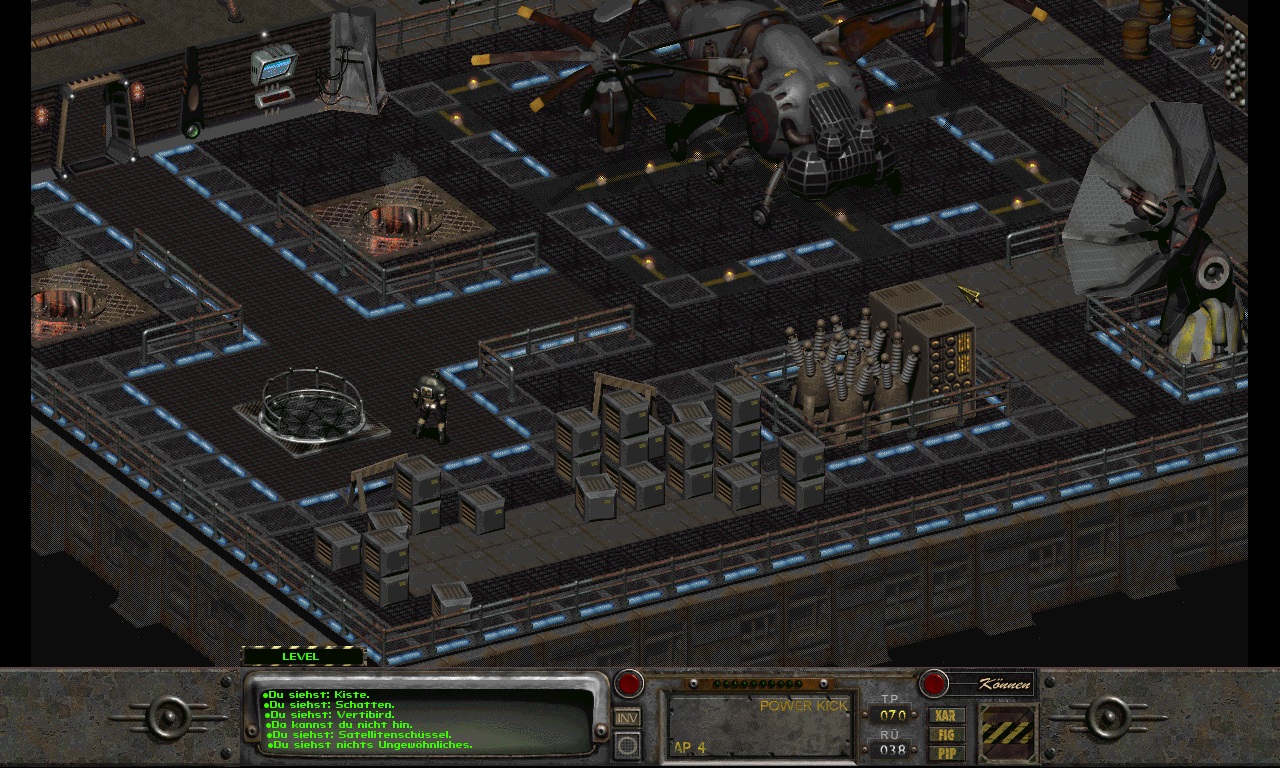This screenshot has width=1280, height=768.
Task: Click the green LEVEL notification tag
Action: coord(303,657)
